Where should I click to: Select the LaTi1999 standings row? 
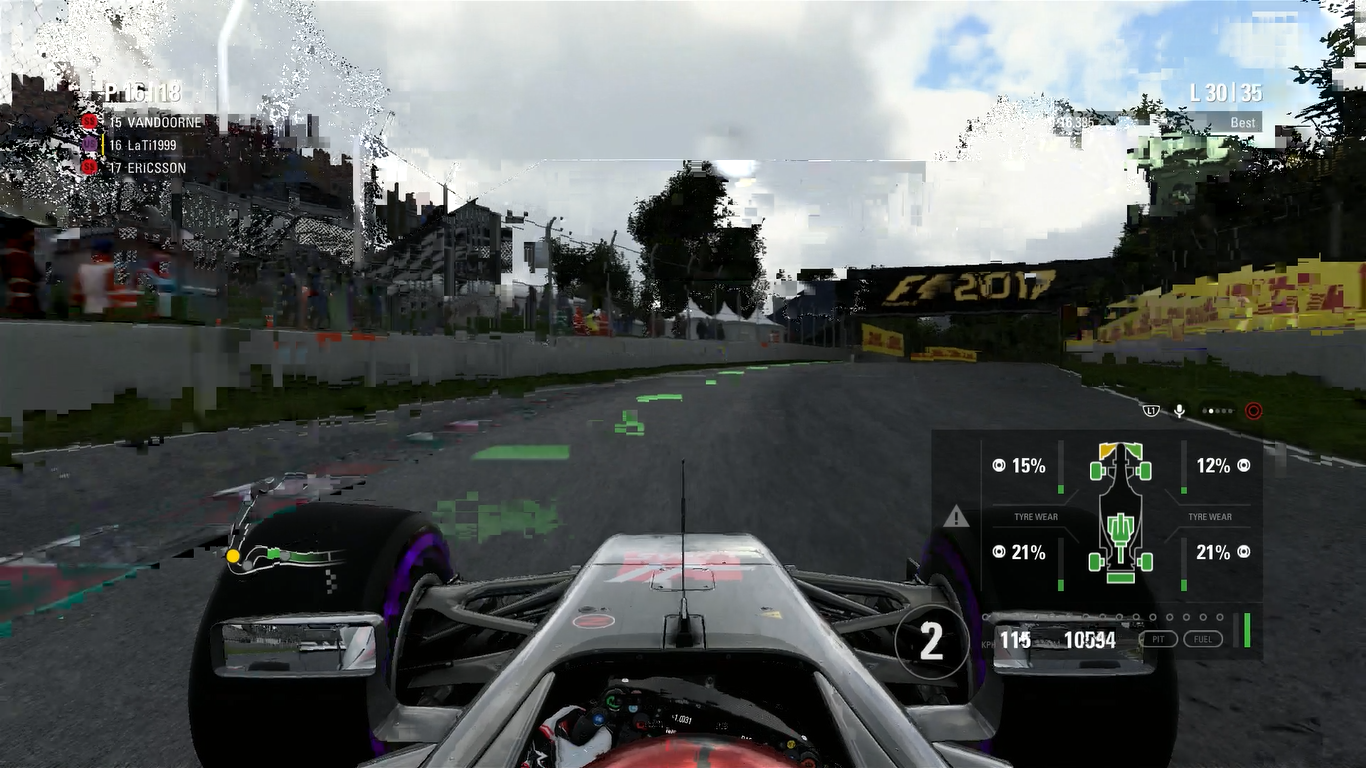(x=143, y=145)
